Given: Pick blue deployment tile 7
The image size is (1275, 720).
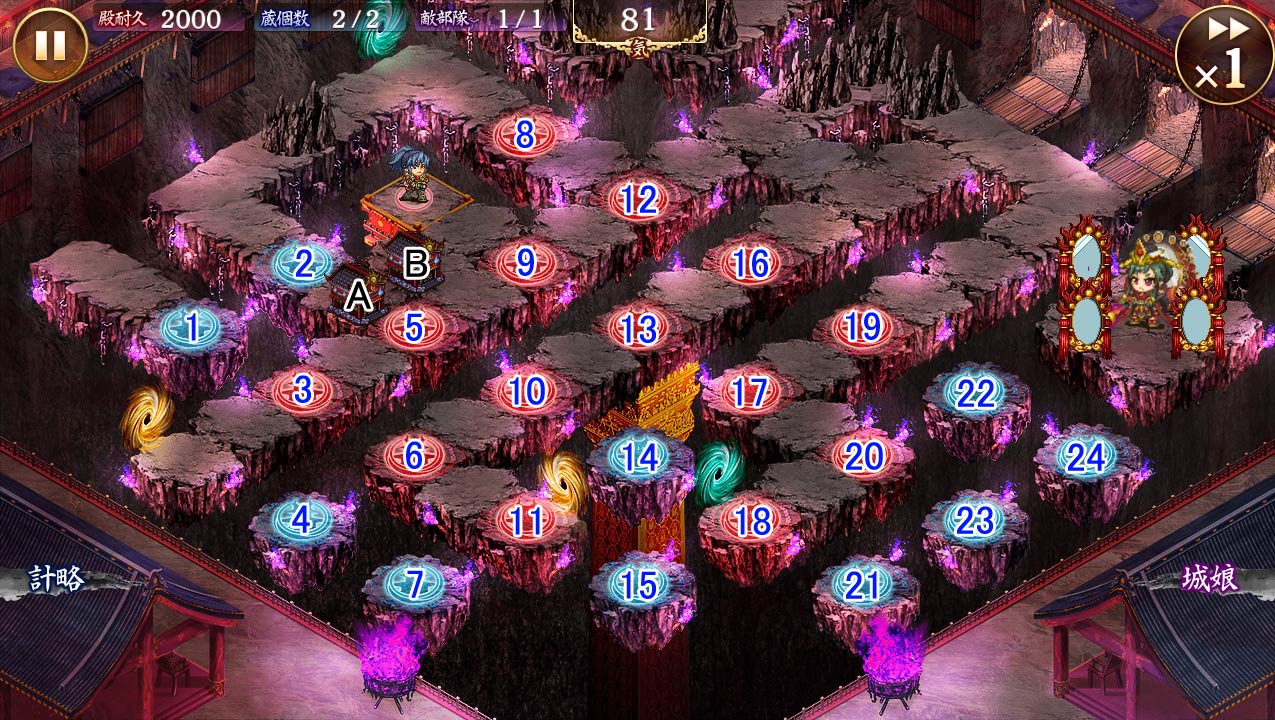Looking at the screenshot, I should 414,585.
